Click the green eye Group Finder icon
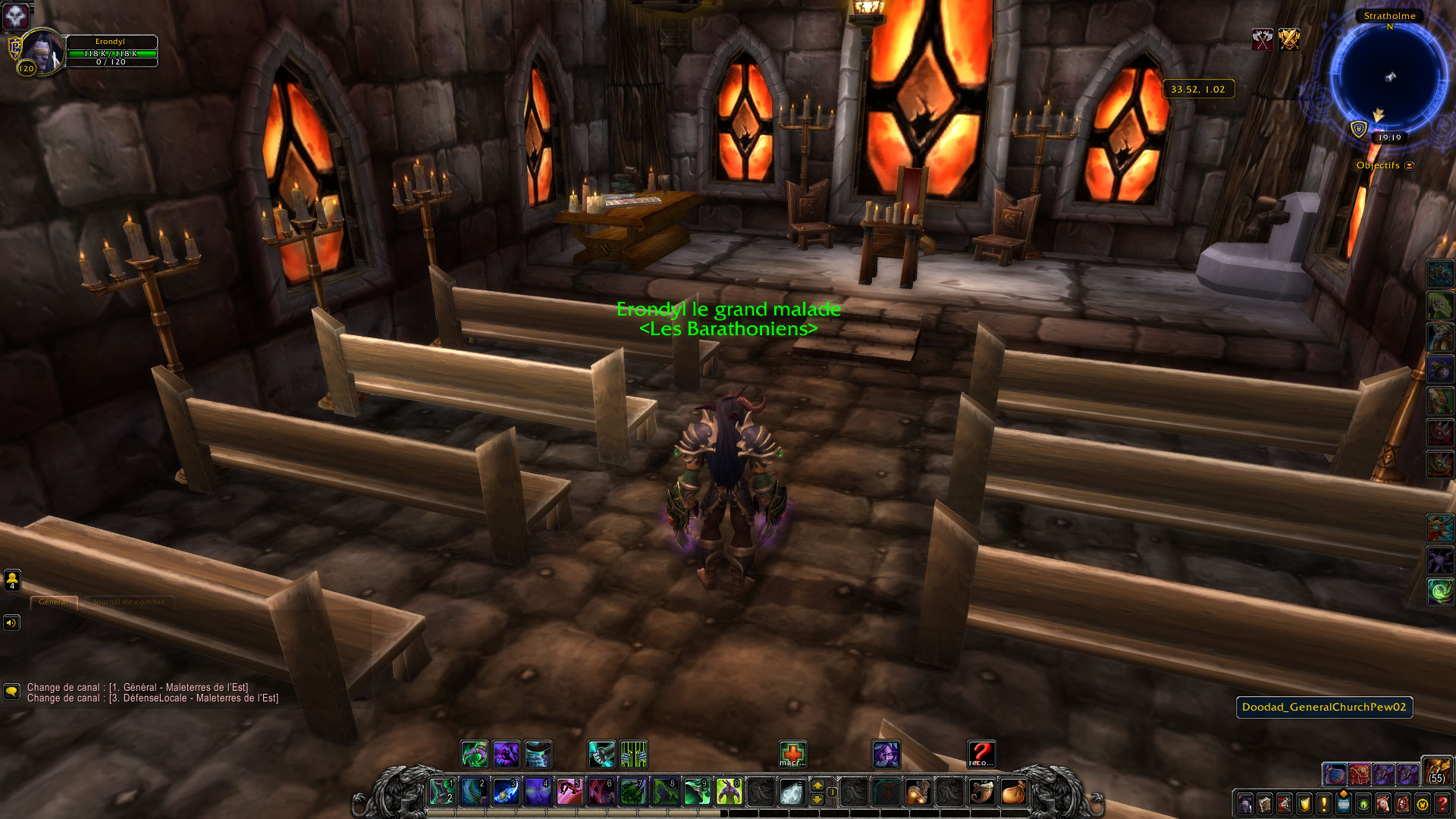The image size is (1456, 819). click(1363, 804)
